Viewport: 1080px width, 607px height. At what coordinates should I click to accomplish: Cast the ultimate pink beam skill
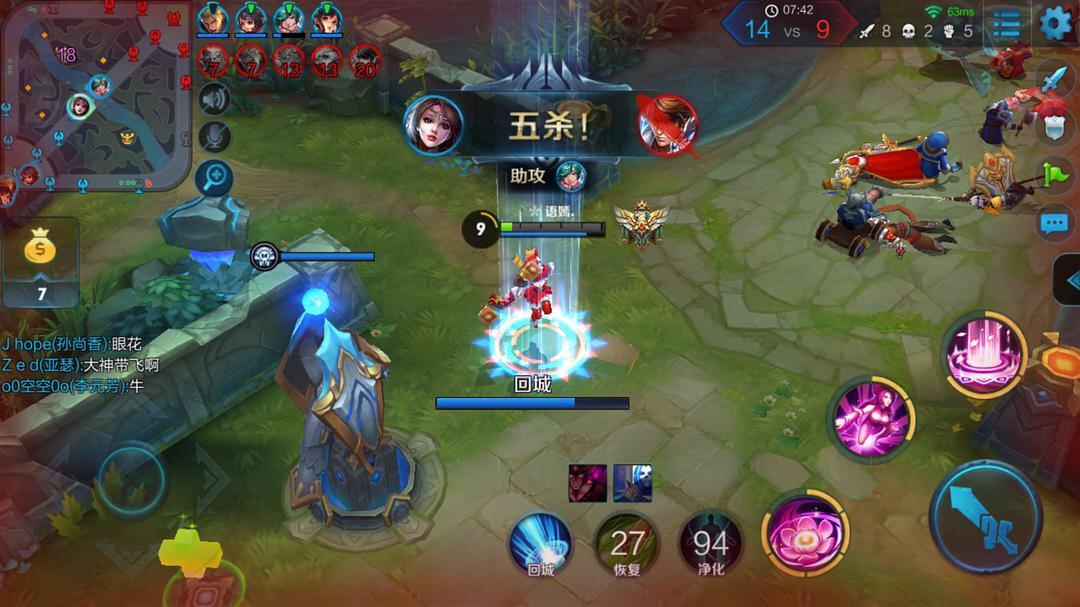(983, 353)
